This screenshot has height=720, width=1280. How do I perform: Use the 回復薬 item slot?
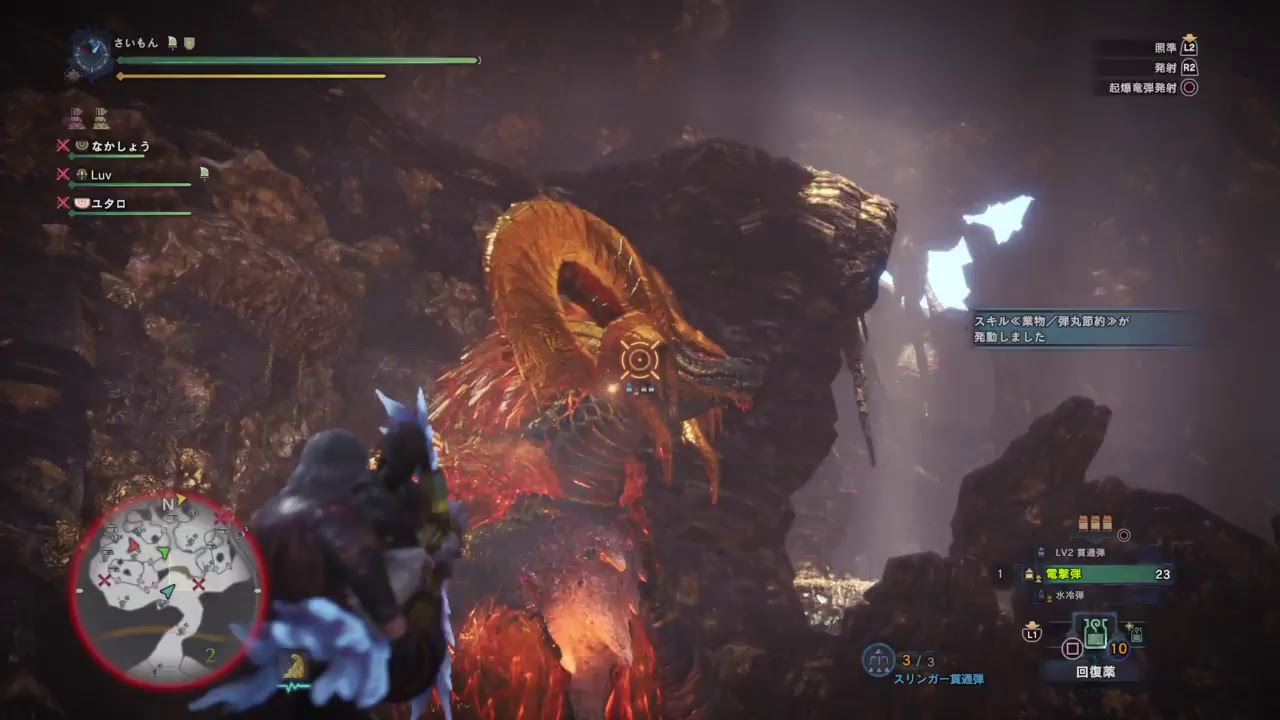click(1095, 636)
